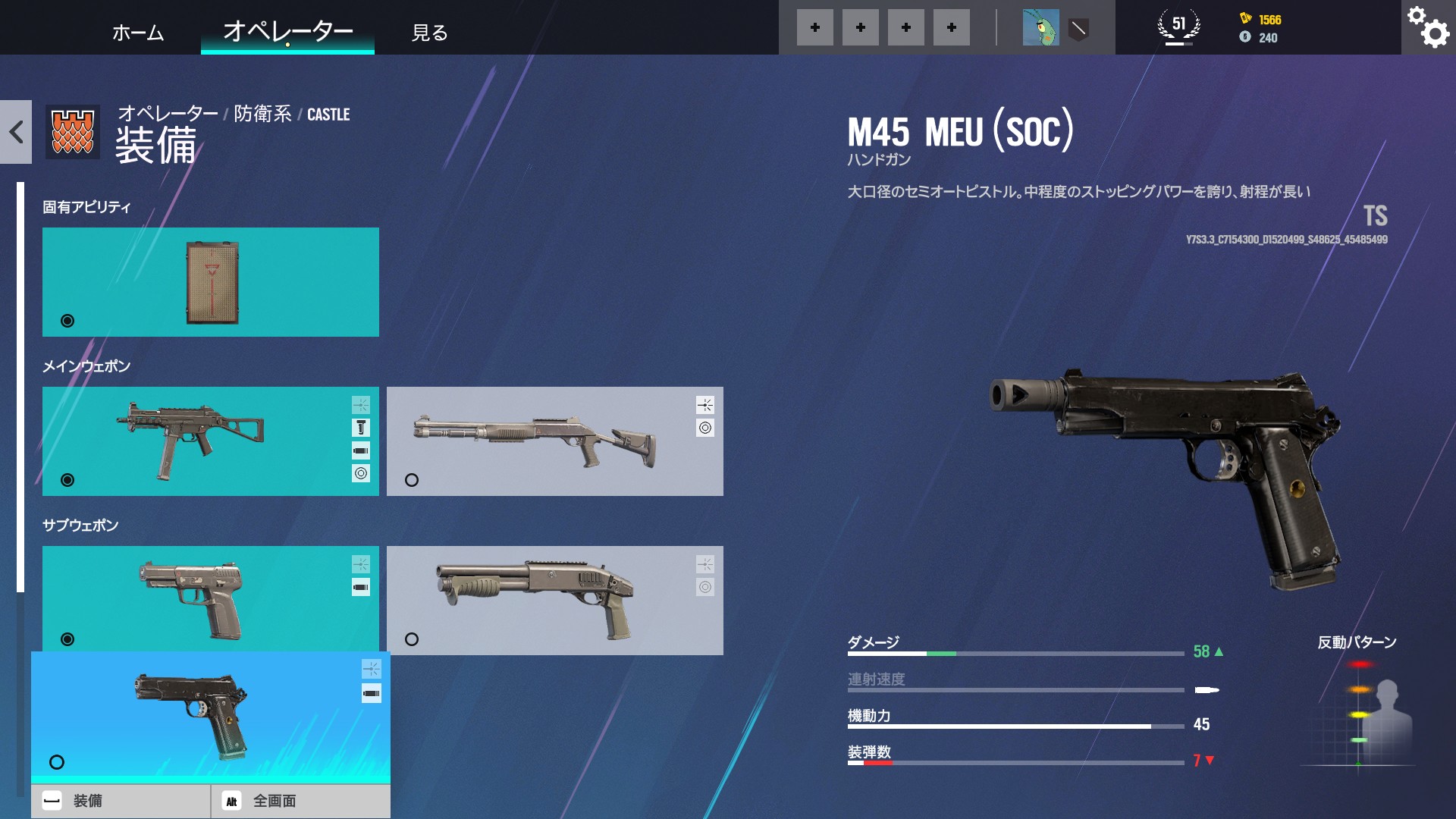Open the 防衛系 breadcrumb link
Screen dimensions: 1456x819
(262, 114)
